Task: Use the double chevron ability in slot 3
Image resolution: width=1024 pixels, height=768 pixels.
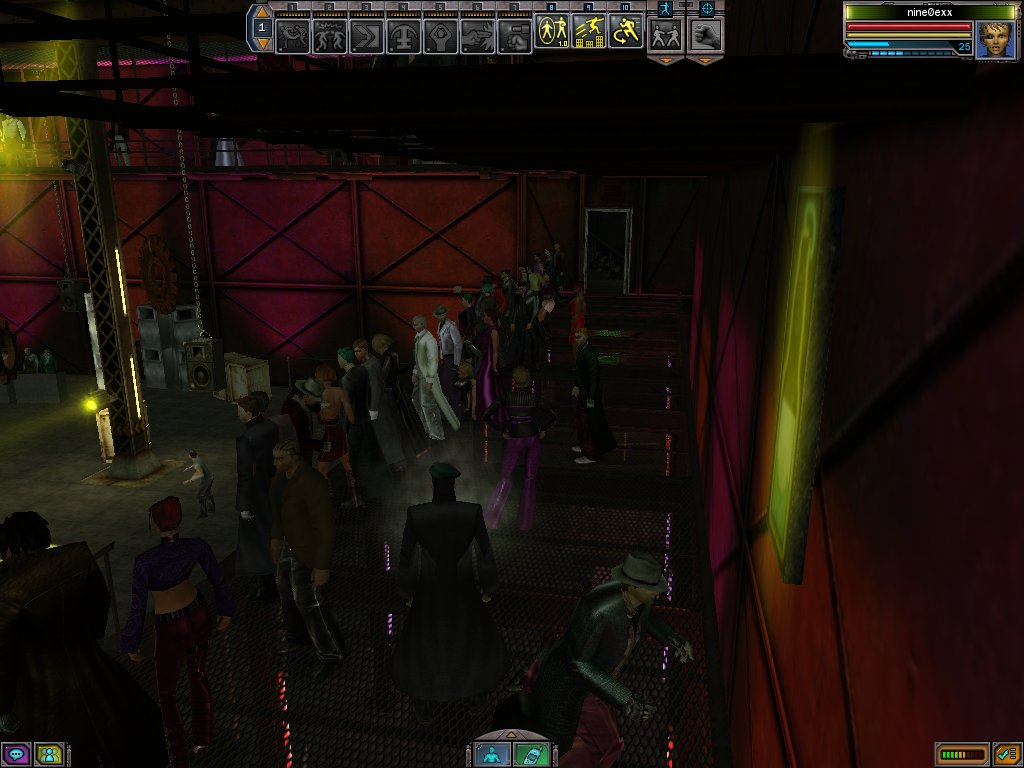Action: [366, 37]
